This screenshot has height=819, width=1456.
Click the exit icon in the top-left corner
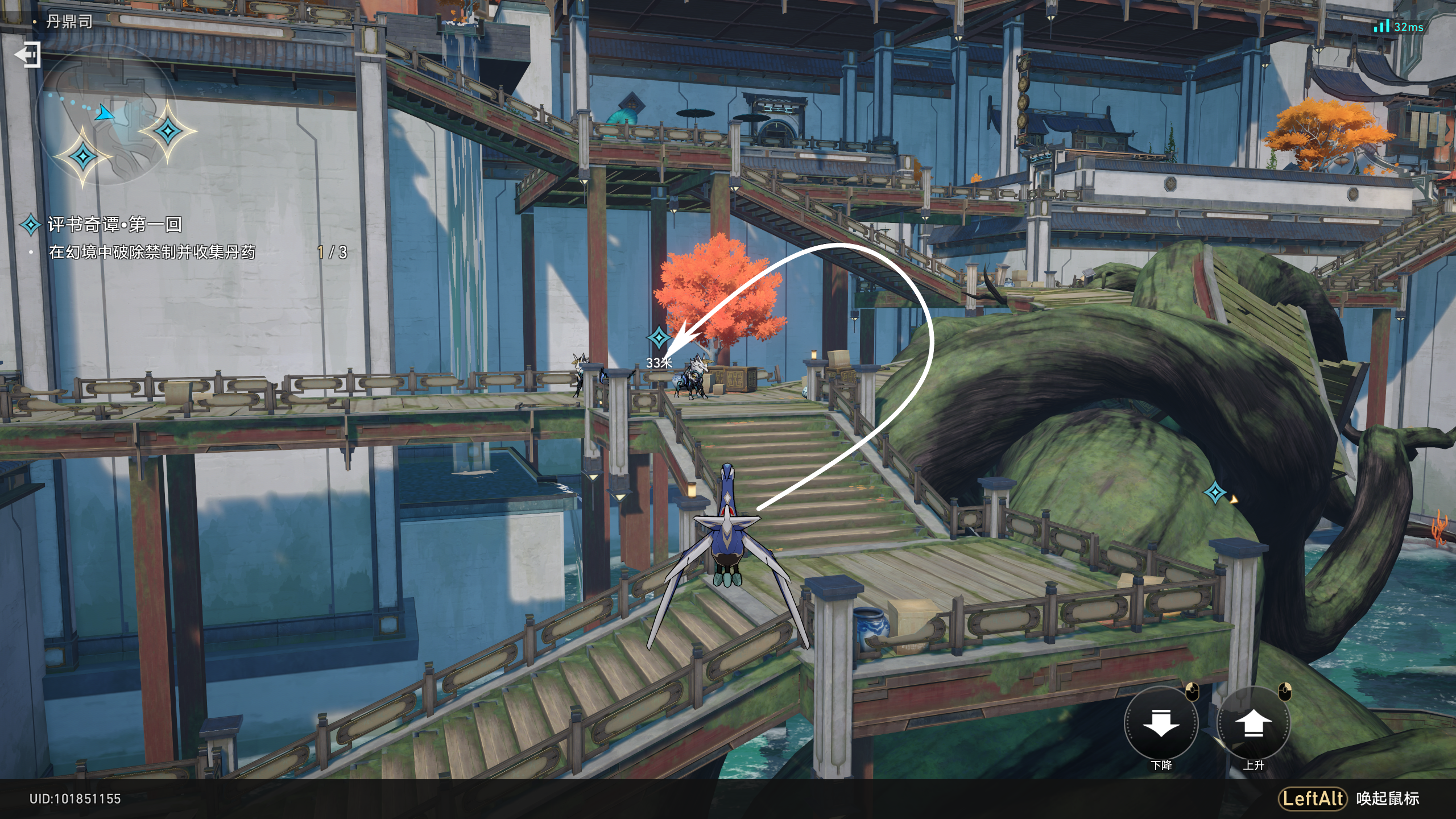[27, 55]
